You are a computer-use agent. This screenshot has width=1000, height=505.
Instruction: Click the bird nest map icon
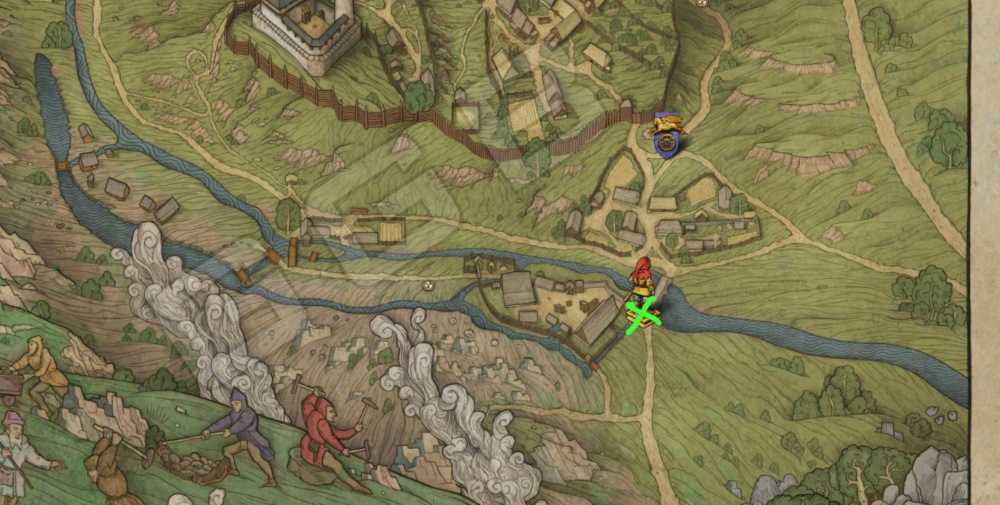click(x=429, y=284)
